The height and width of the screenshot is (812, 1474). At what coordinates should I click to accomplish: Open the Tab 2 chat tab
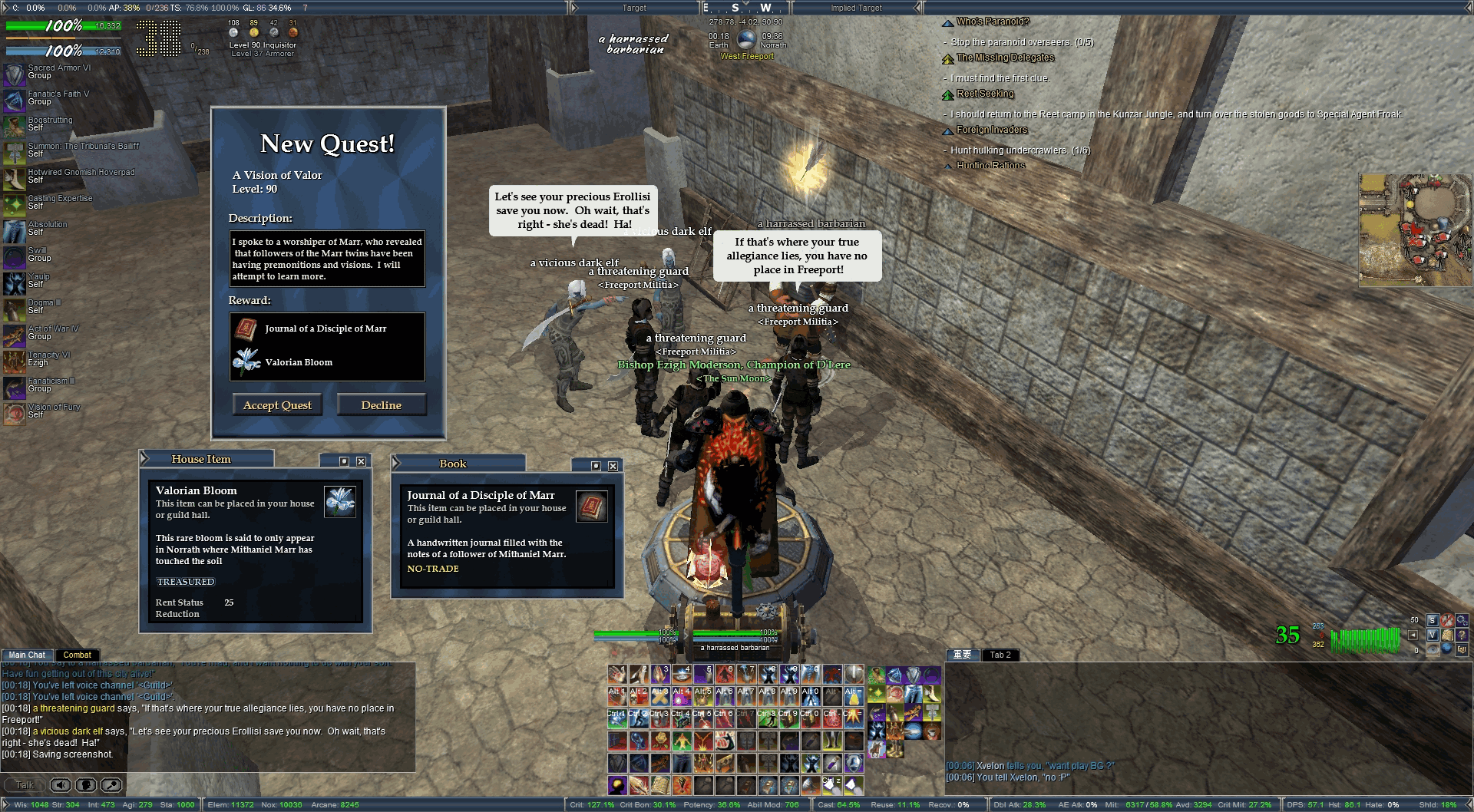[x=1000, y=655]
